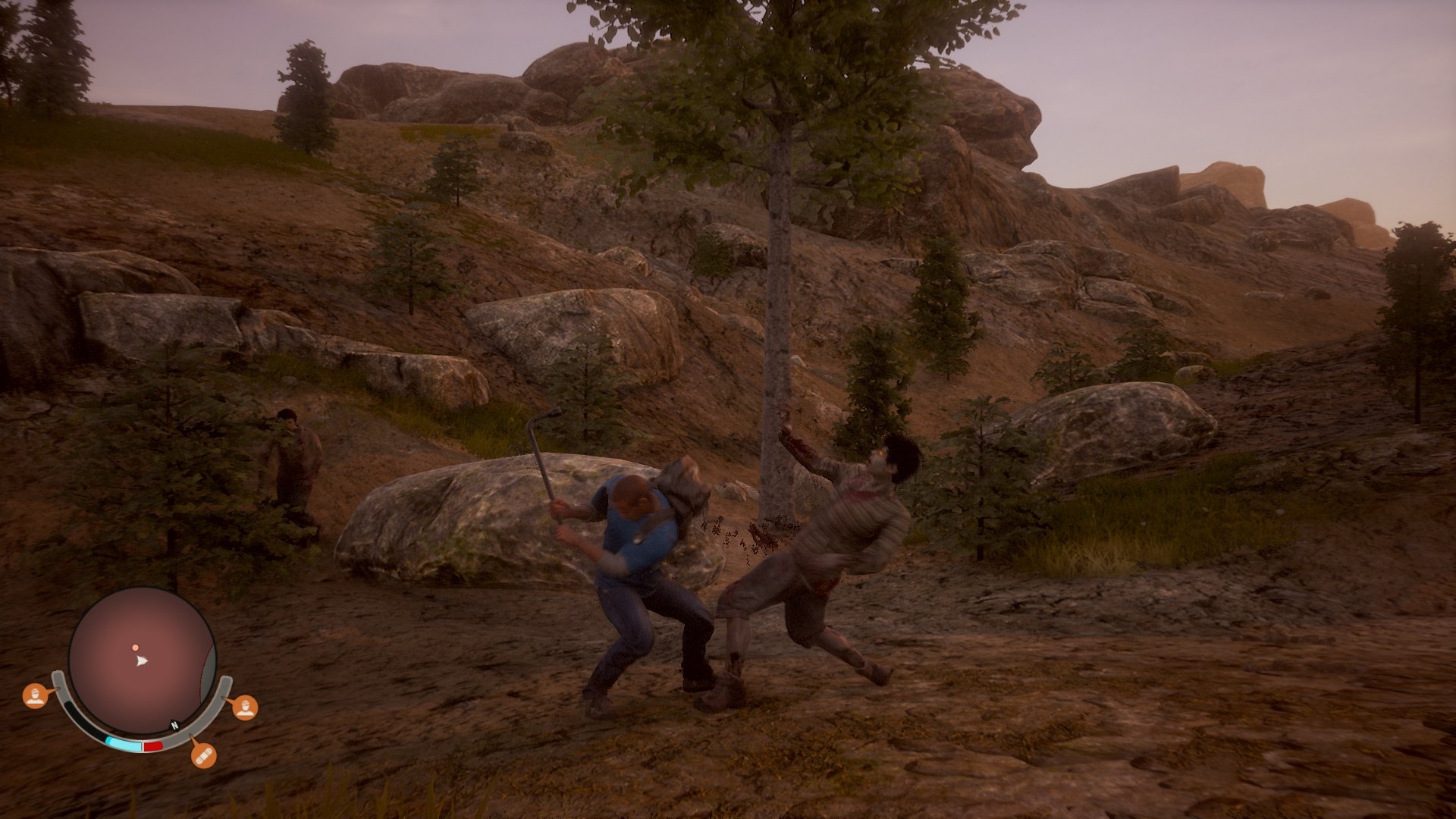The height and width of the screenshot is (819, 1456).
Task: Click the orange waypoint dot on minimap
Action: tap(135, 648)
